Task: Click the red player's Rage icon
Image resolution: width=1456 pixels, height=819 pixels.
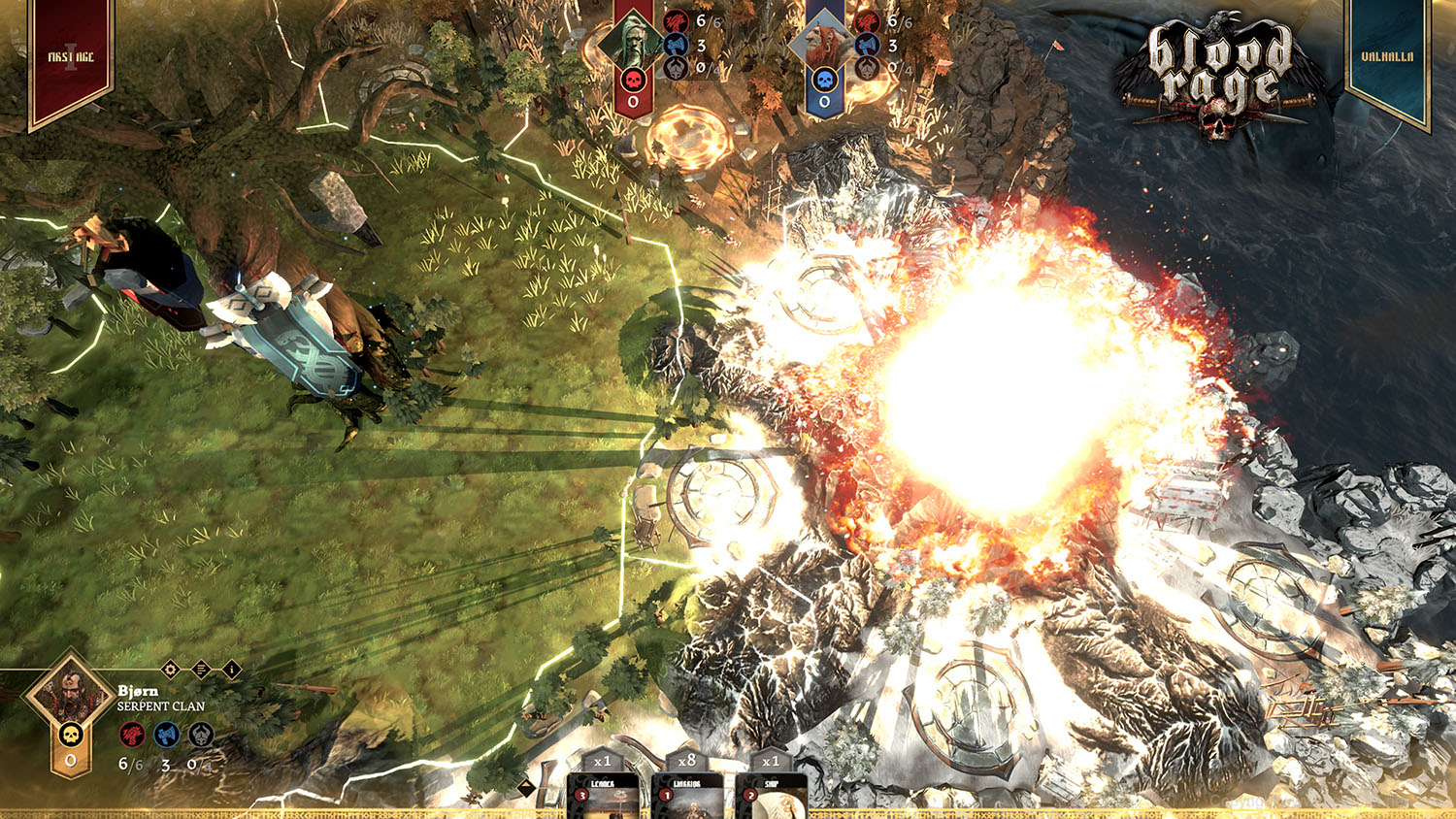Action: (x=676, y=21)
